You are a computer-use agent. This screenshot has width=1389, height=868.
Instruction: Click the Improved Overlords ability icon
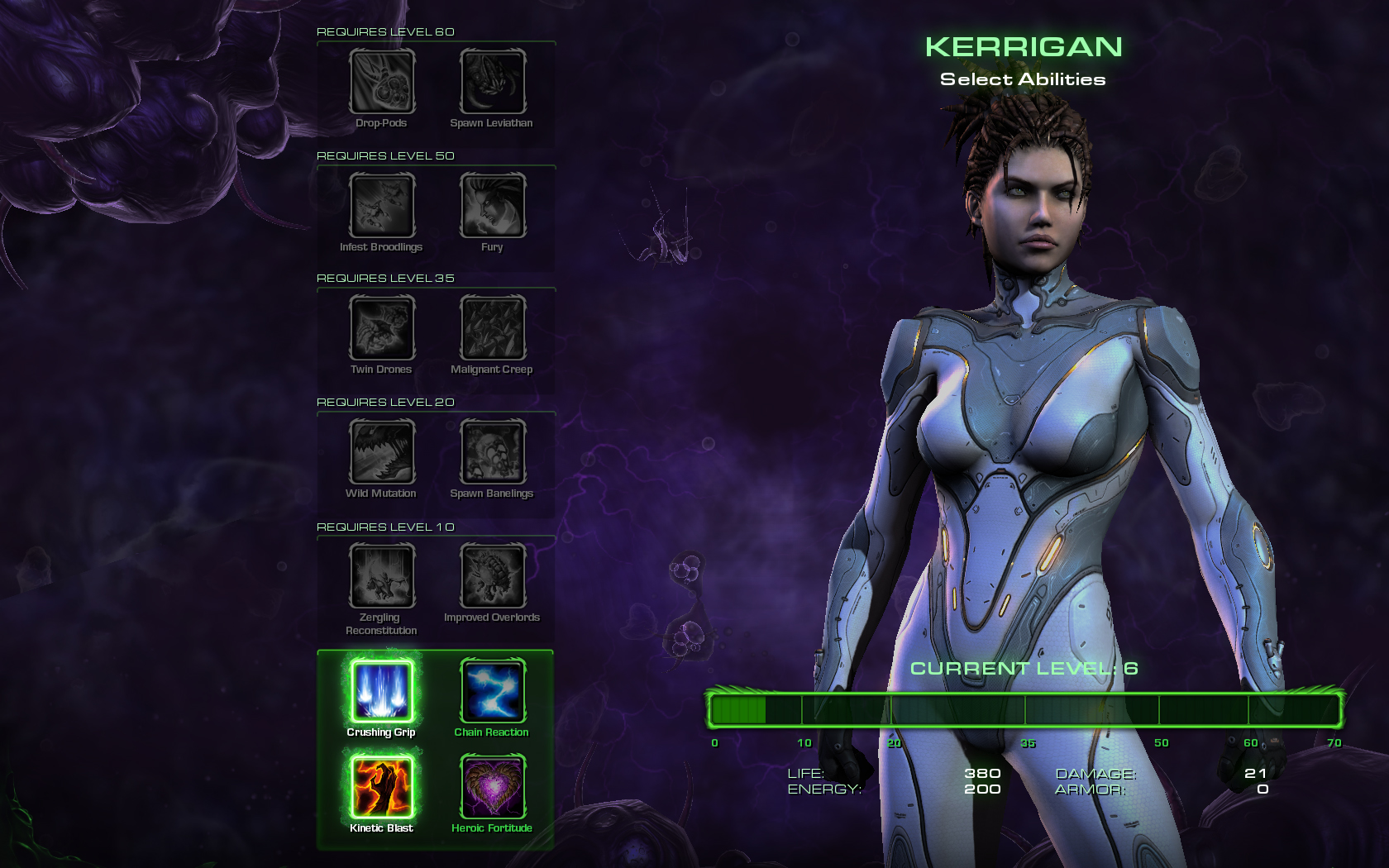pyautogui.click(x=493, y=575)
